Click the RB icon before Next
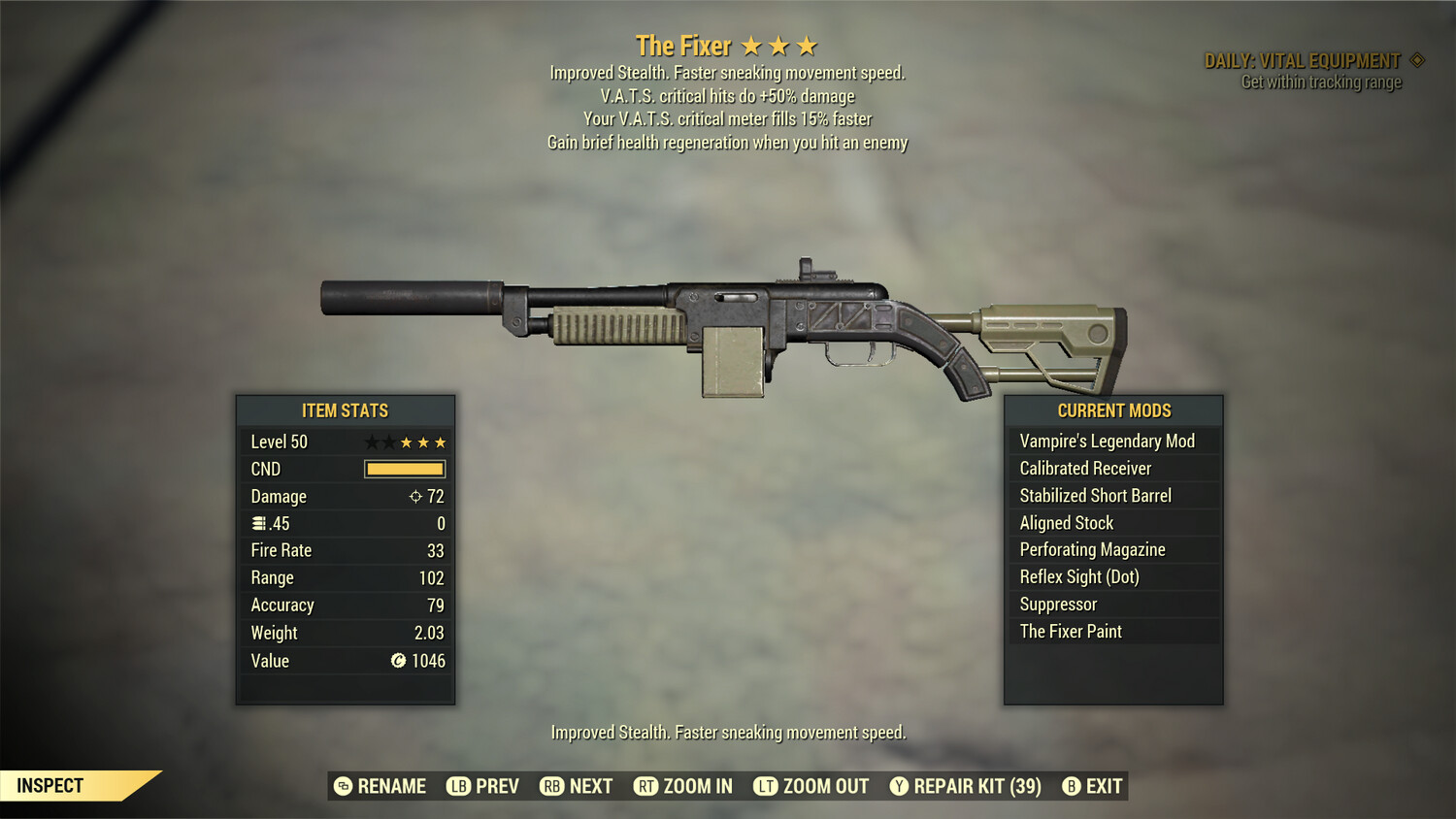Image resolution: width=1456 pixels, height=819 pixels. (550, 786)
